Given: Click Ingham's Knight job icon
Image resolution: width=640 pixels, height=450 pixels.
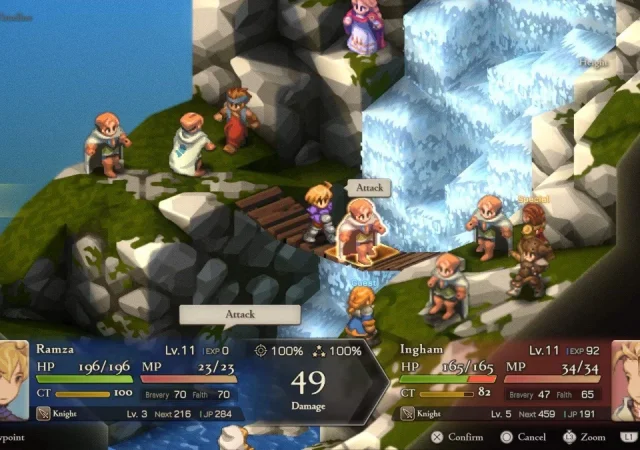Looking at the screenshot, I should pyautogui.click(x=408, y=413).
